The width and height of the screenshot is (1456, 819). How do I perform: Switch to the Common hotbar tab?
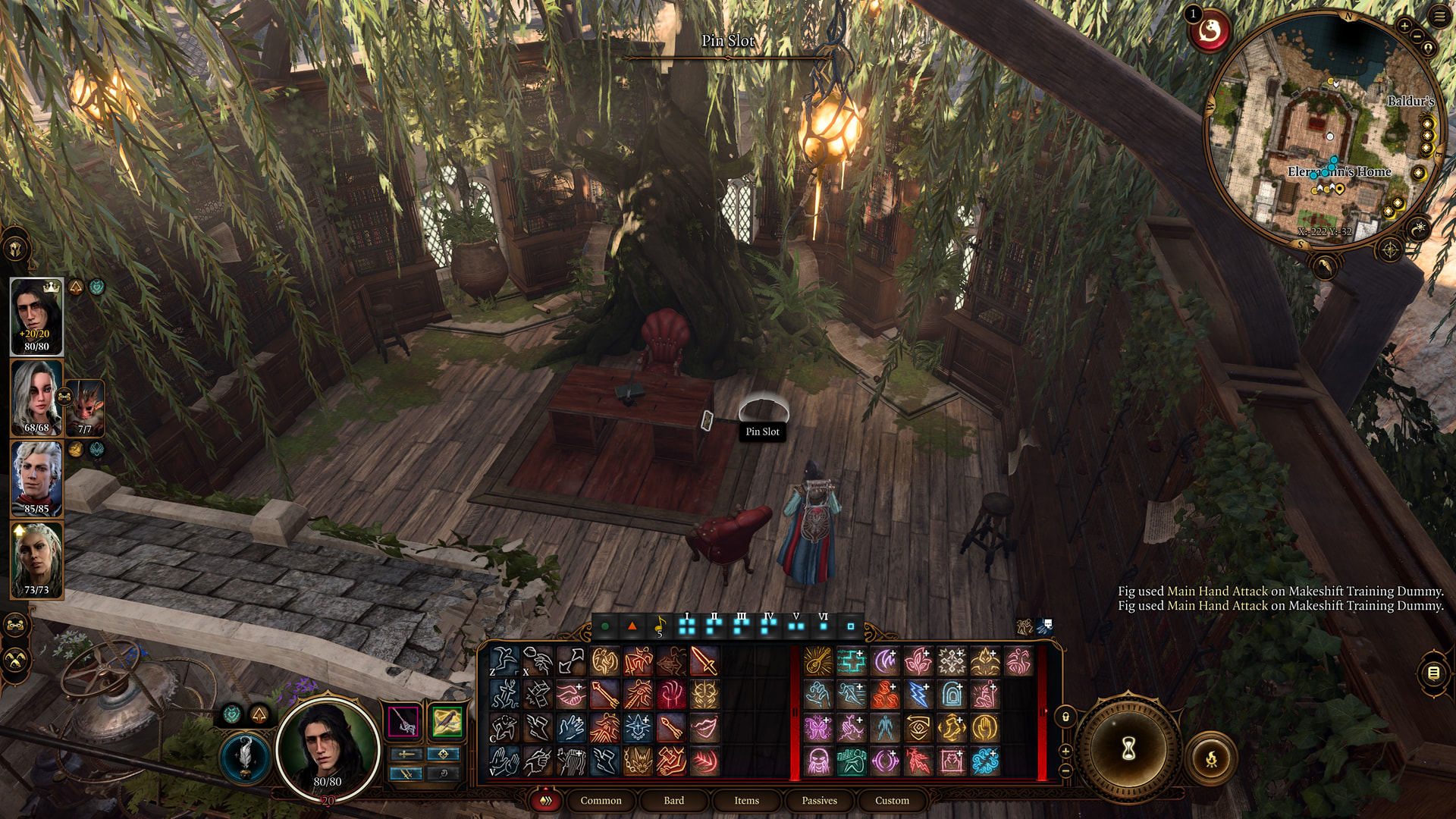click(601, 800)
